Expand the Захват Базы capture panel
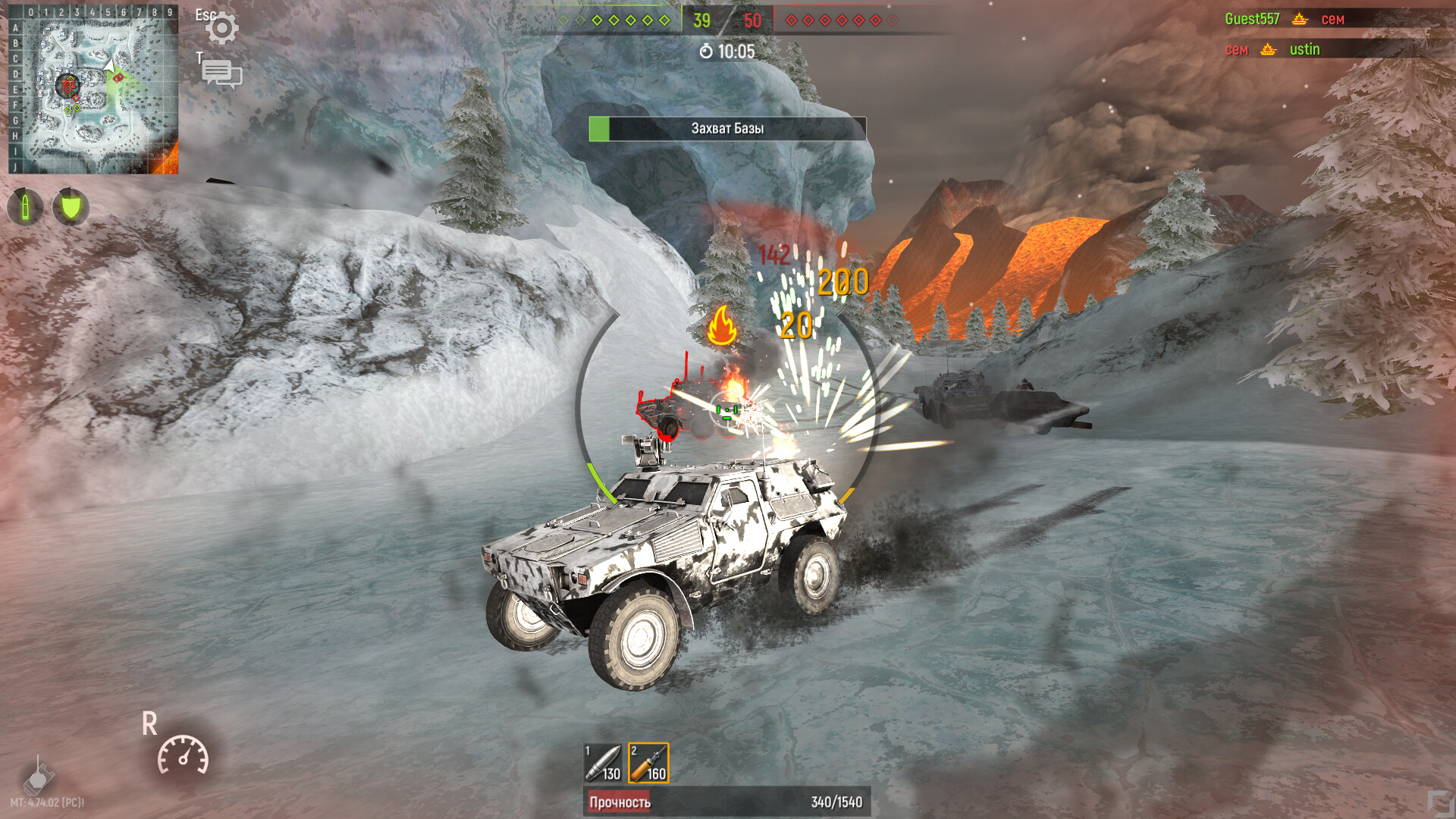 [726, 129]
